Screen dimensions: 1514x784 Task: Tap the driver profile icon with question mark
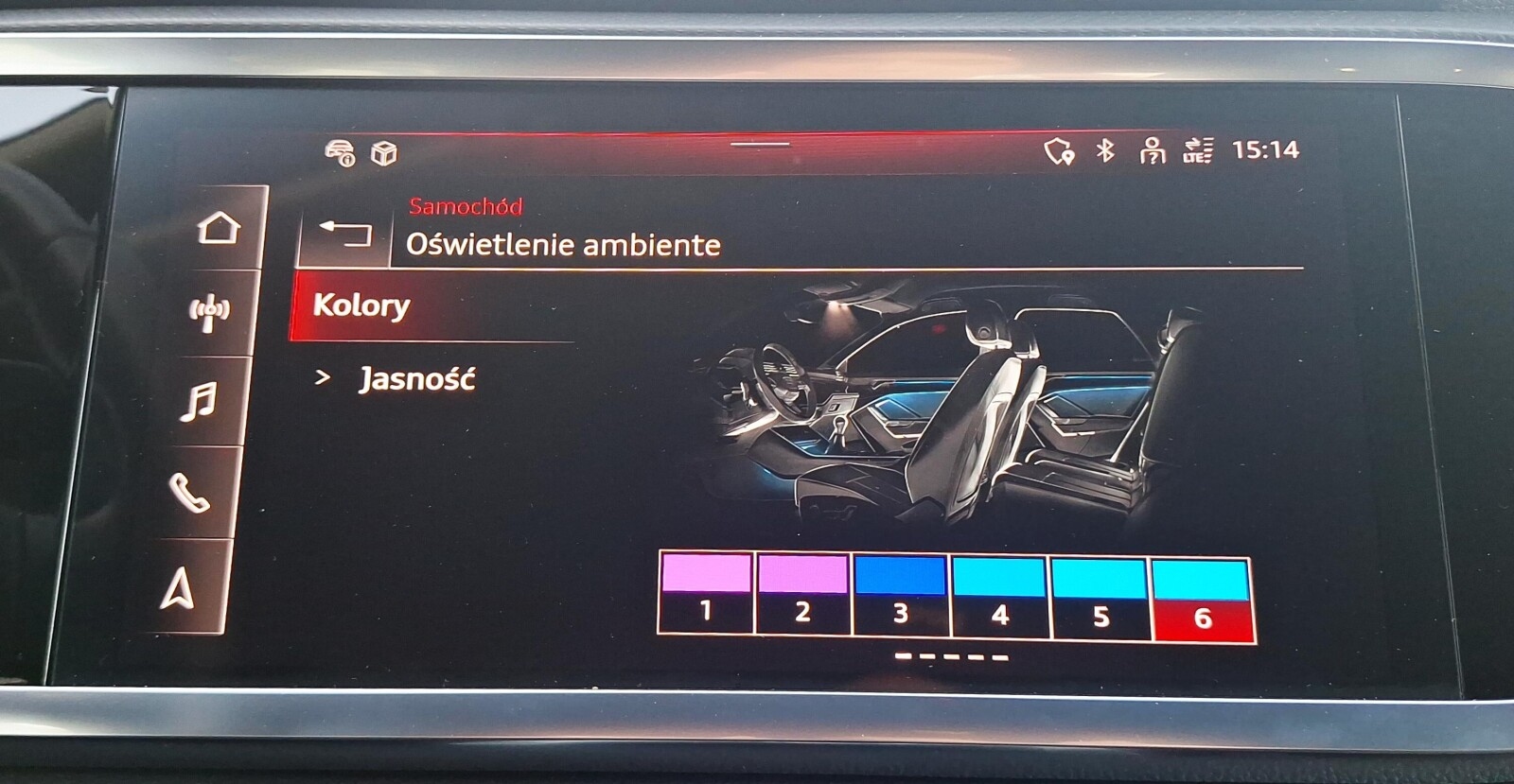[x=1153, y=148]
